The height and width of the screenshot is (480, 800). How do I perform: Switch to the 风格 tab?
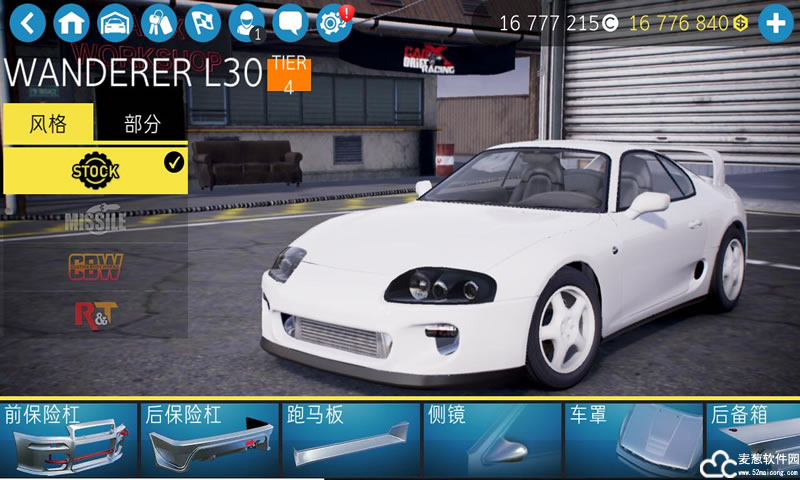tap(48, 124)
